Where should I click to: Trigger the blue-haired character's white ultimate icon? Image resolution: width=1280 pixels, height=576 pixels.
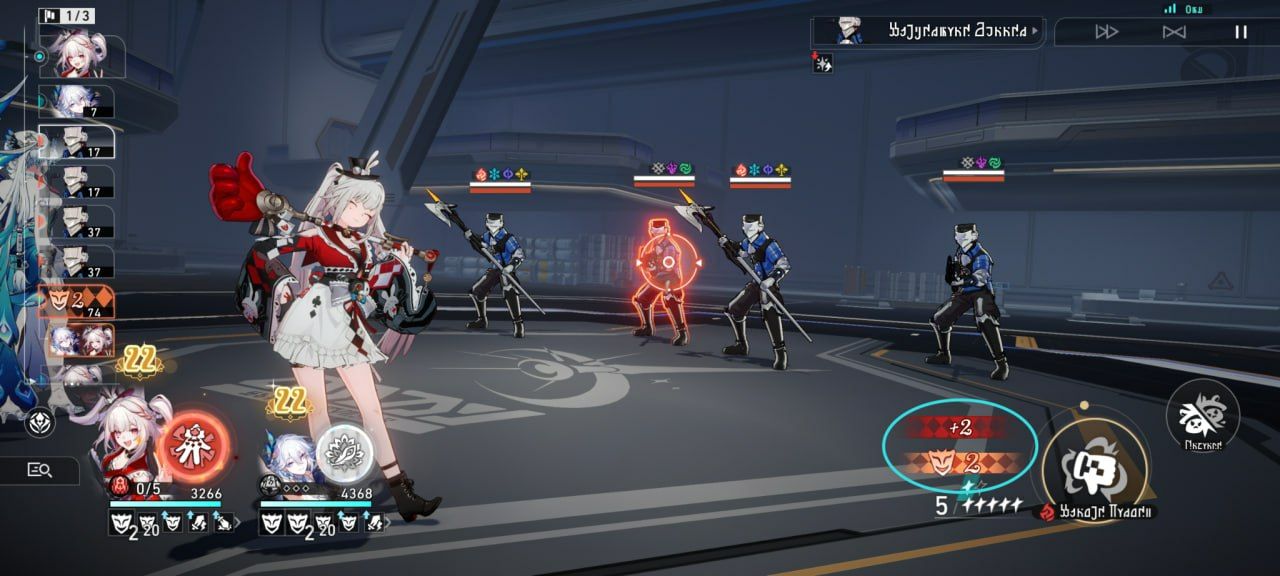[x=344, y=453]
